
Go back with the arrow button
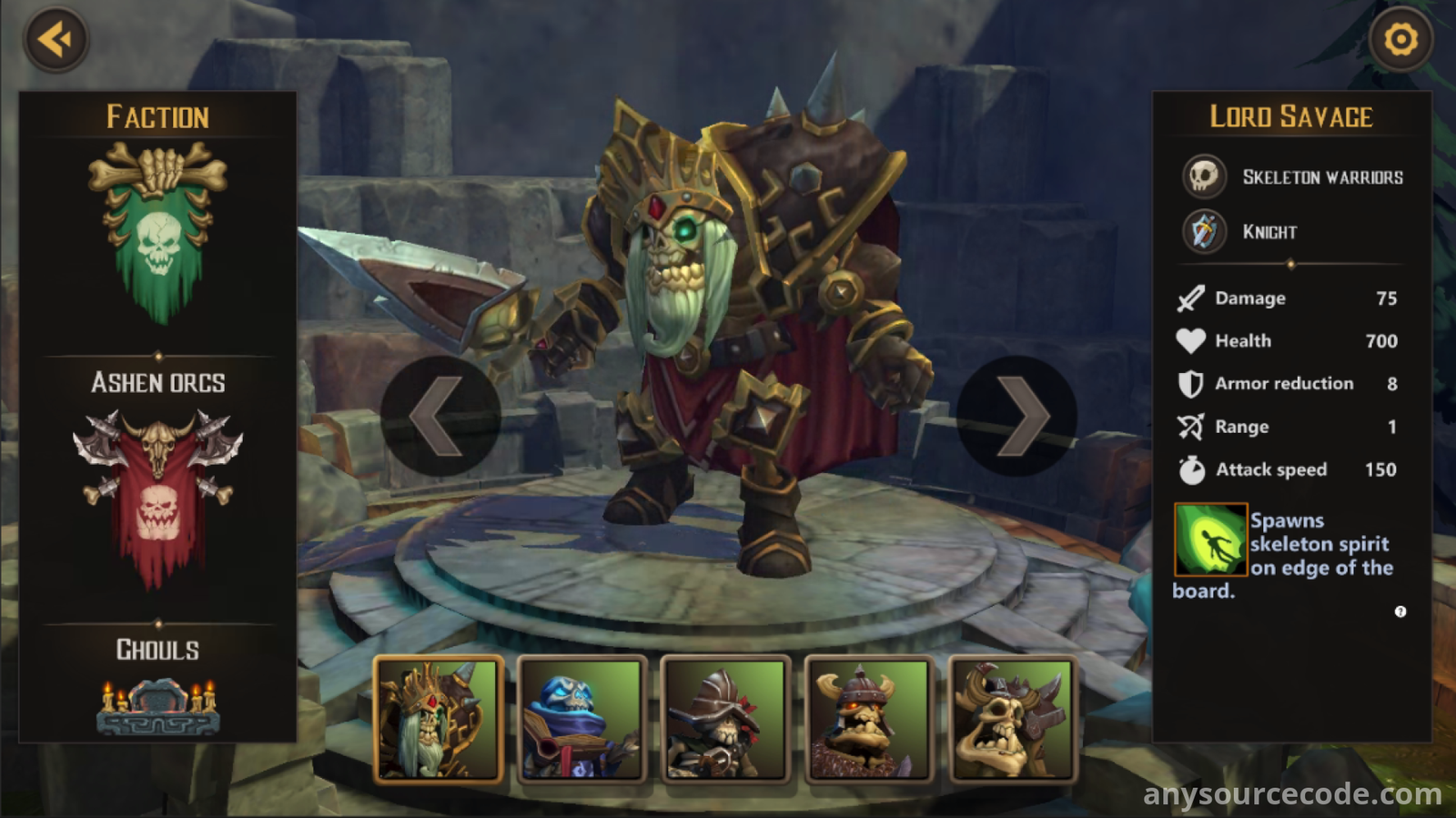pos(56,40)
